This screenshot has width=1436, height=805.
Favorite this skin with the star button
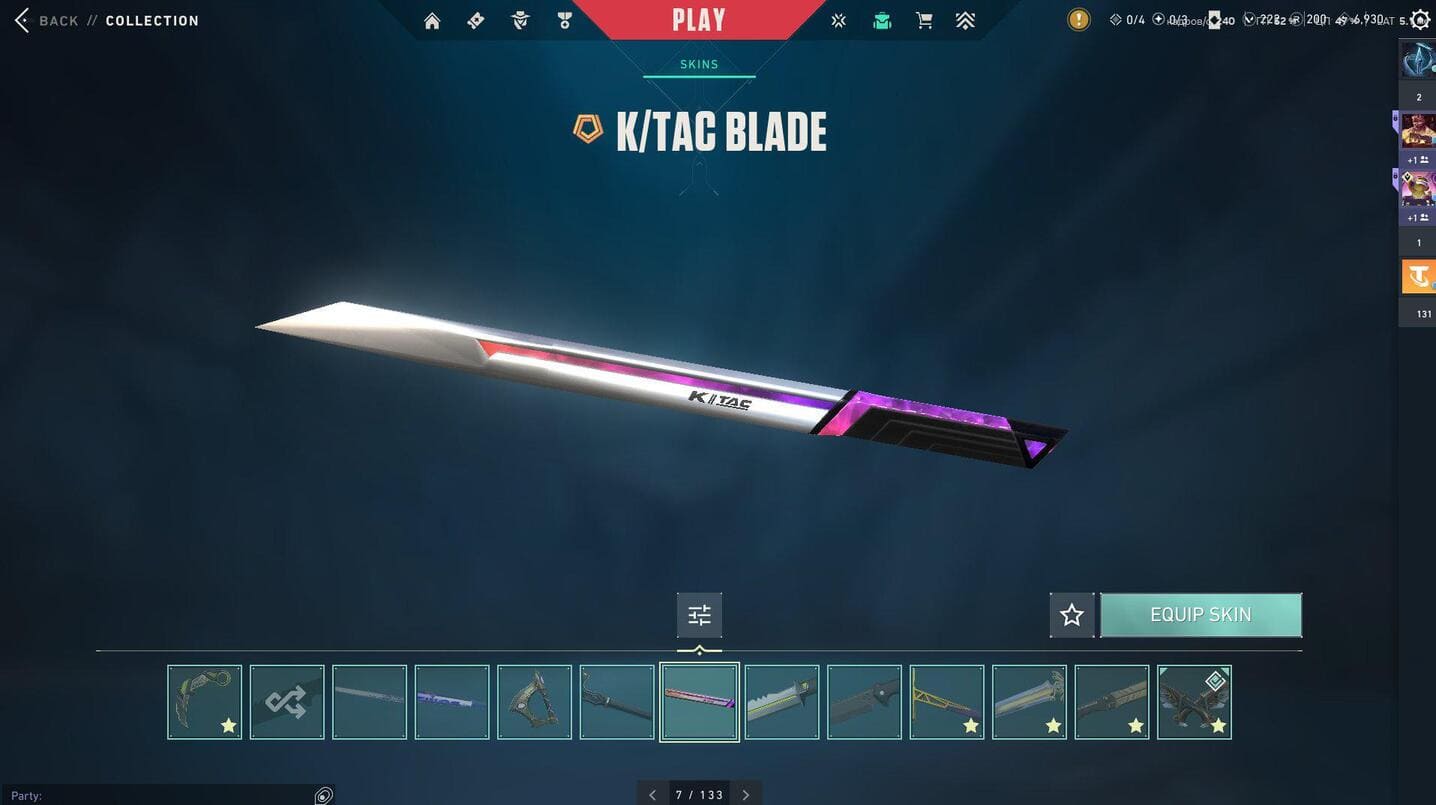(x=1072, y=615)
